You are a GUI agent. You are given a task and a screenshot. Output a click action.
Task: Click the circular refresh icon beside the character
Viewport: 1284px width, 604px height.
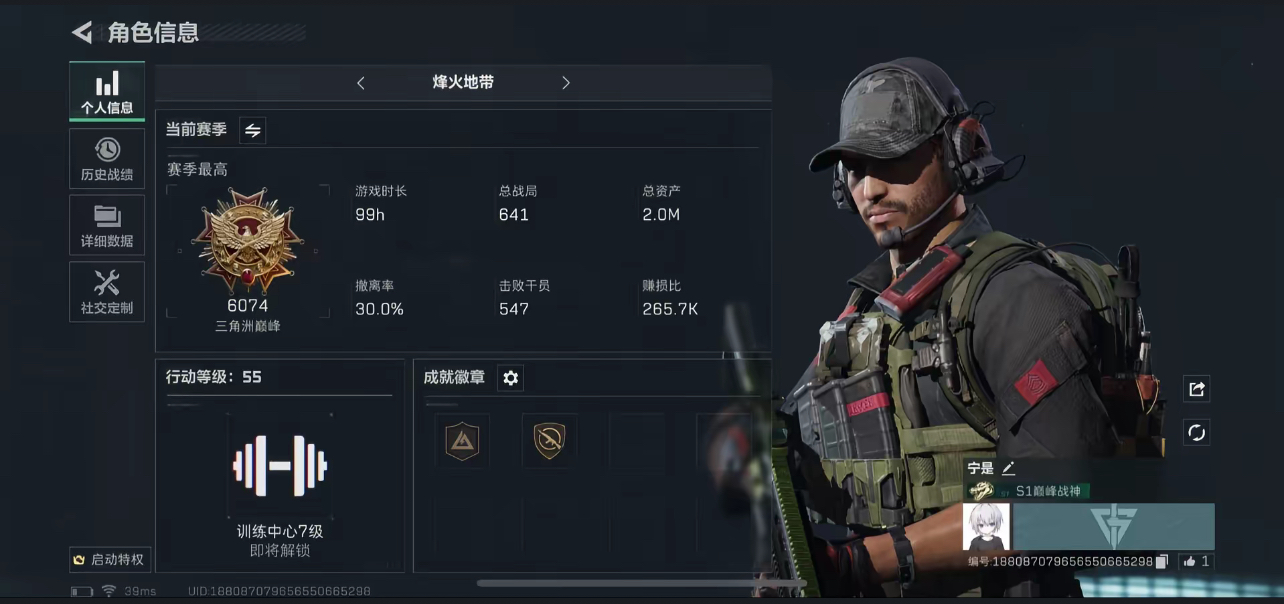(x=1196, y=432)
